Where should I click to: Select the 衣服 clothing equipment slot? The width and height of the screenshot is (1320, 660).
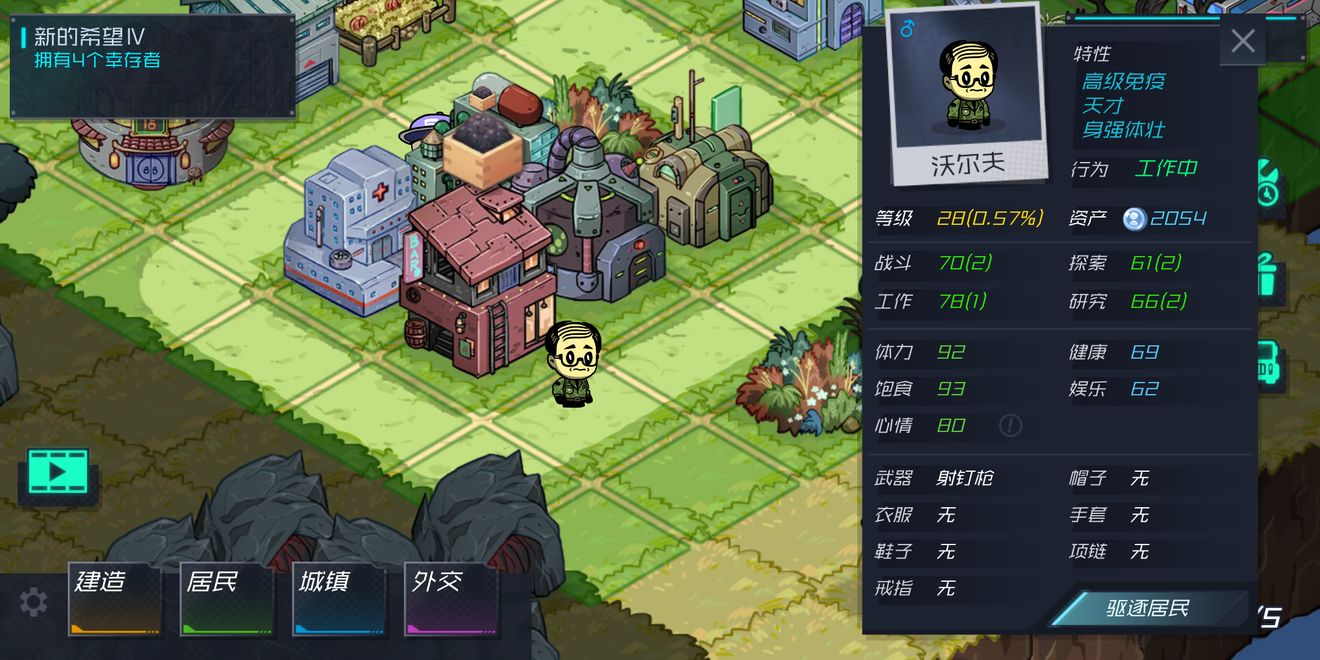pos(945,515)
